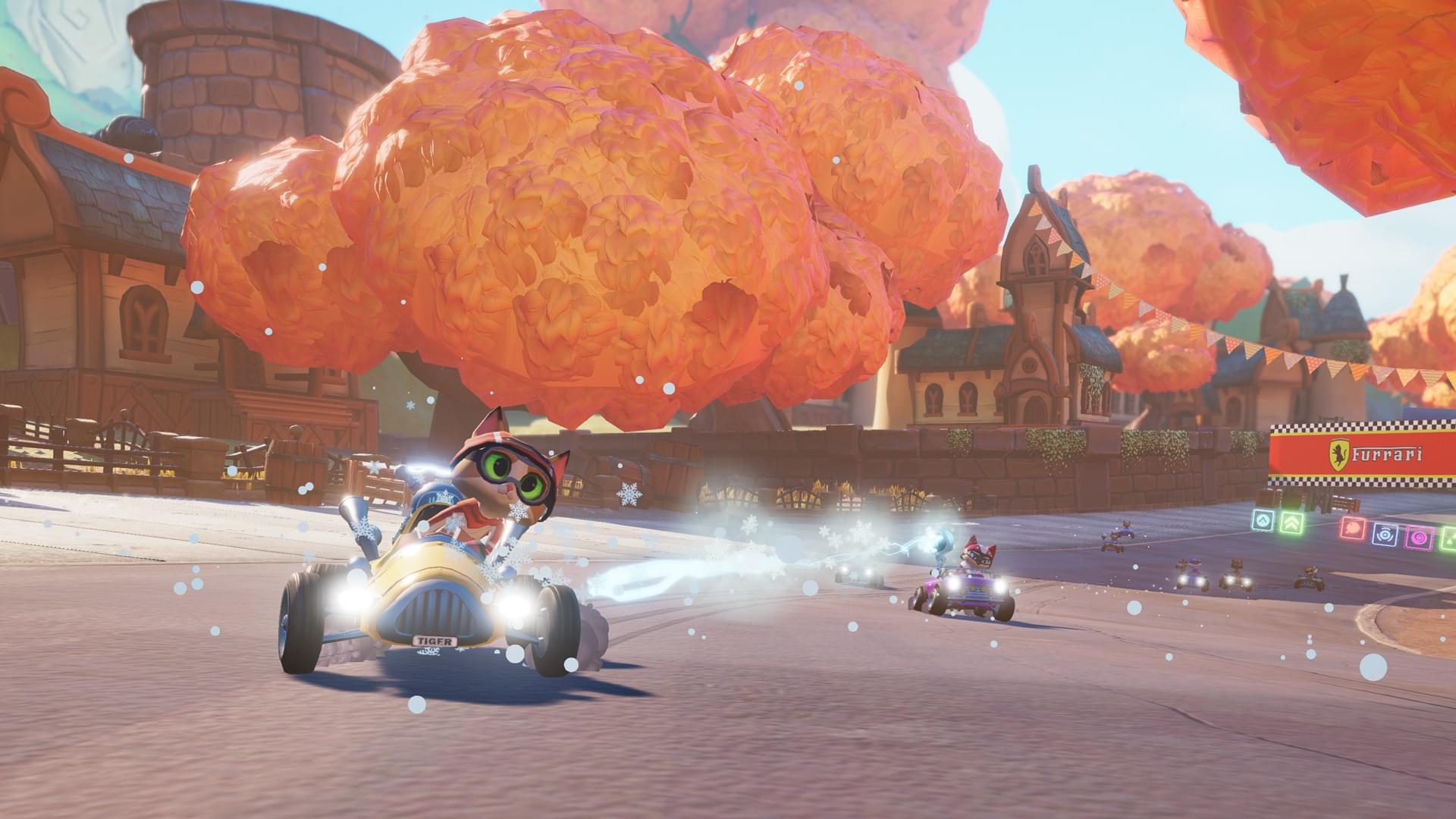The image size is (1456, 819).
Task: Select the TIGER license plate
Action: click(434, 639)
